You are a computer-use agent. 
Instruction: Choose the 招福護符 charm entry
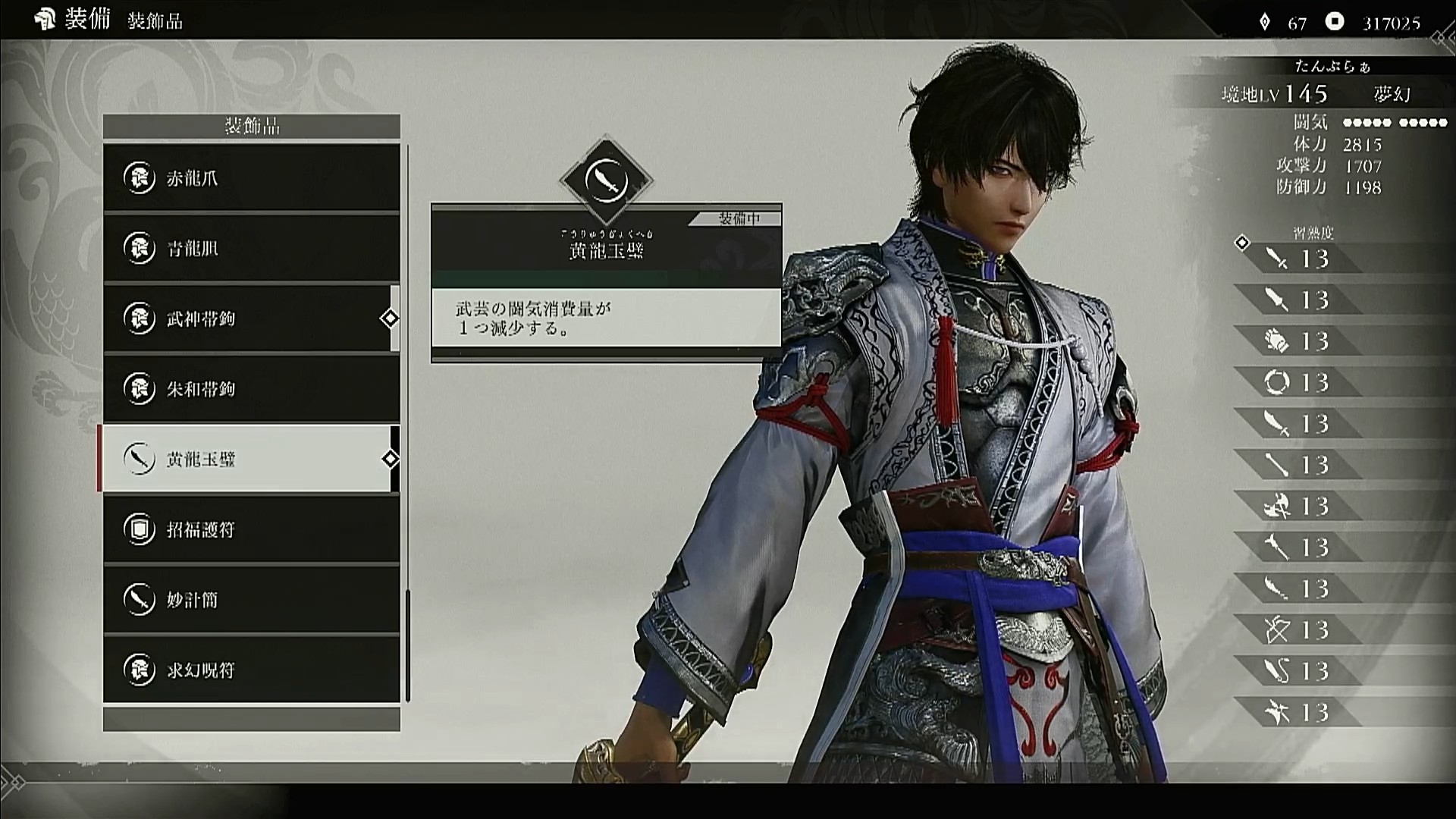pos(251,529)
